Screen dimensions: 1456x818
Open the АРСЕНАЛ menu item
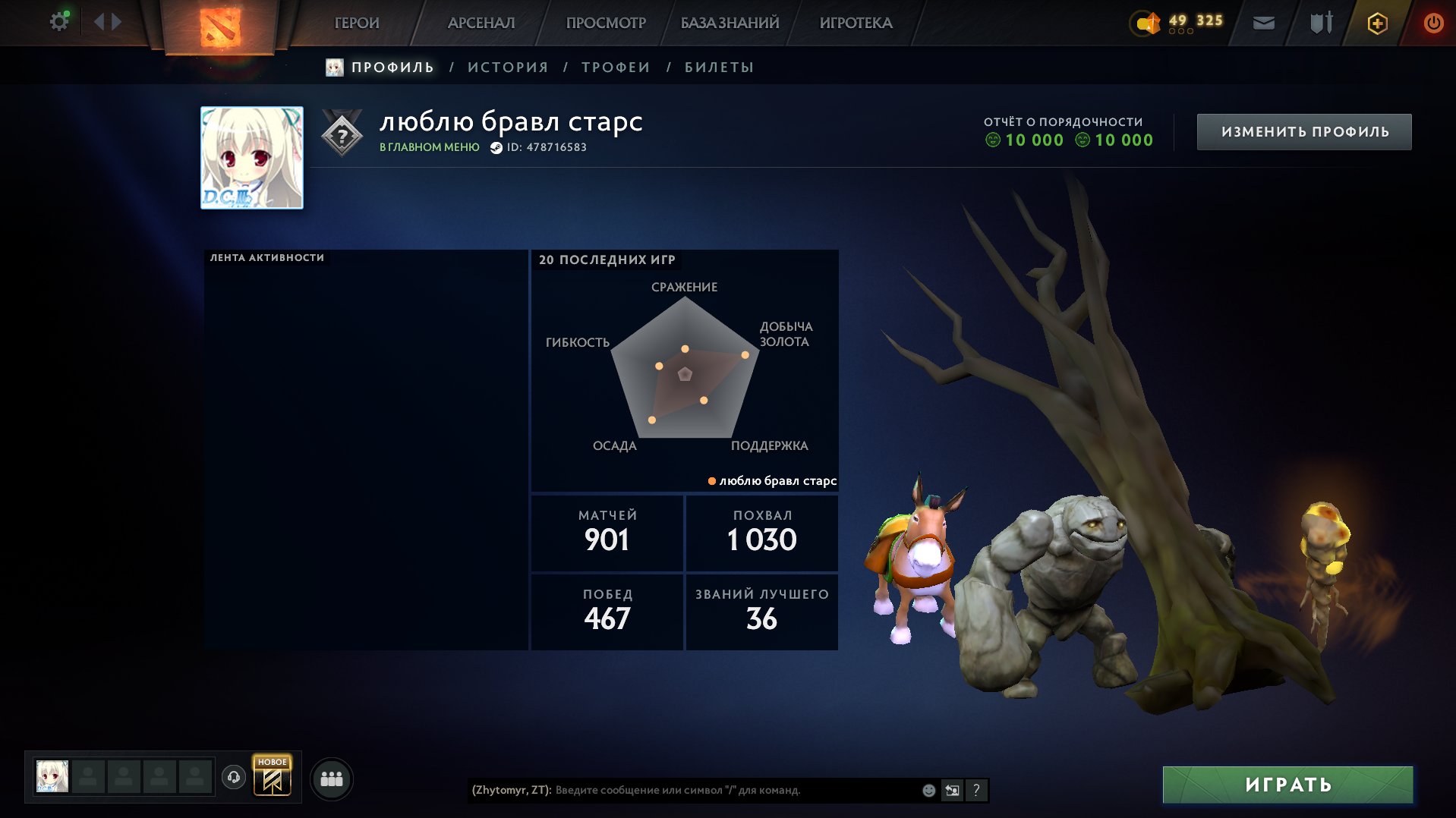point(484,23)
